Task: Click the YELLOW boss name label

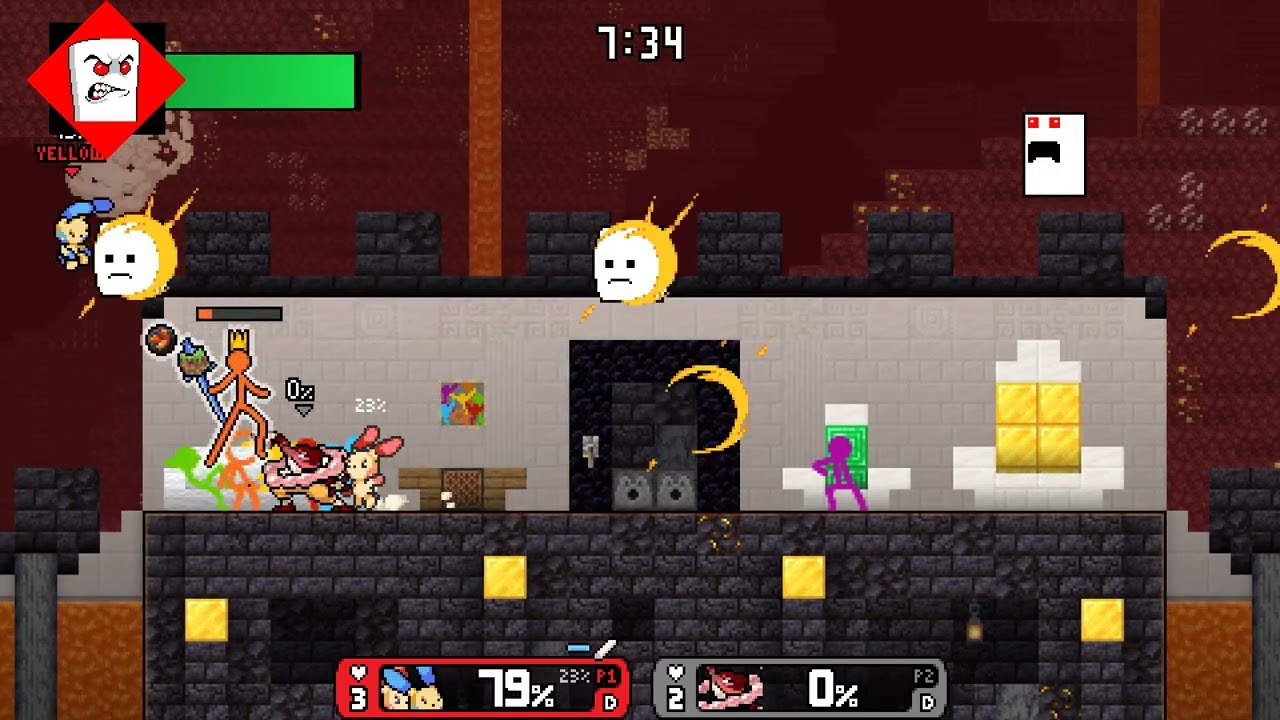Action: pyautogui.click(x=72, y=153)
